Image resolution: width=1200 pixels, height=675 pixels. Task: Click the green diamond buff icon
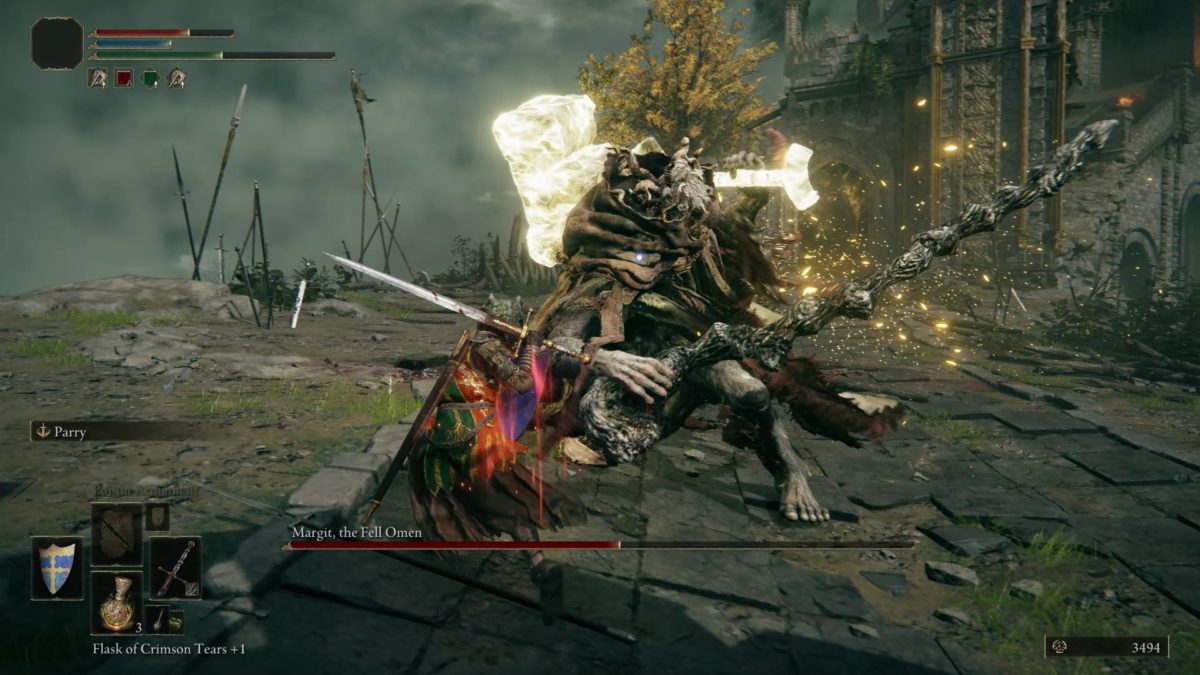(150, 77)
